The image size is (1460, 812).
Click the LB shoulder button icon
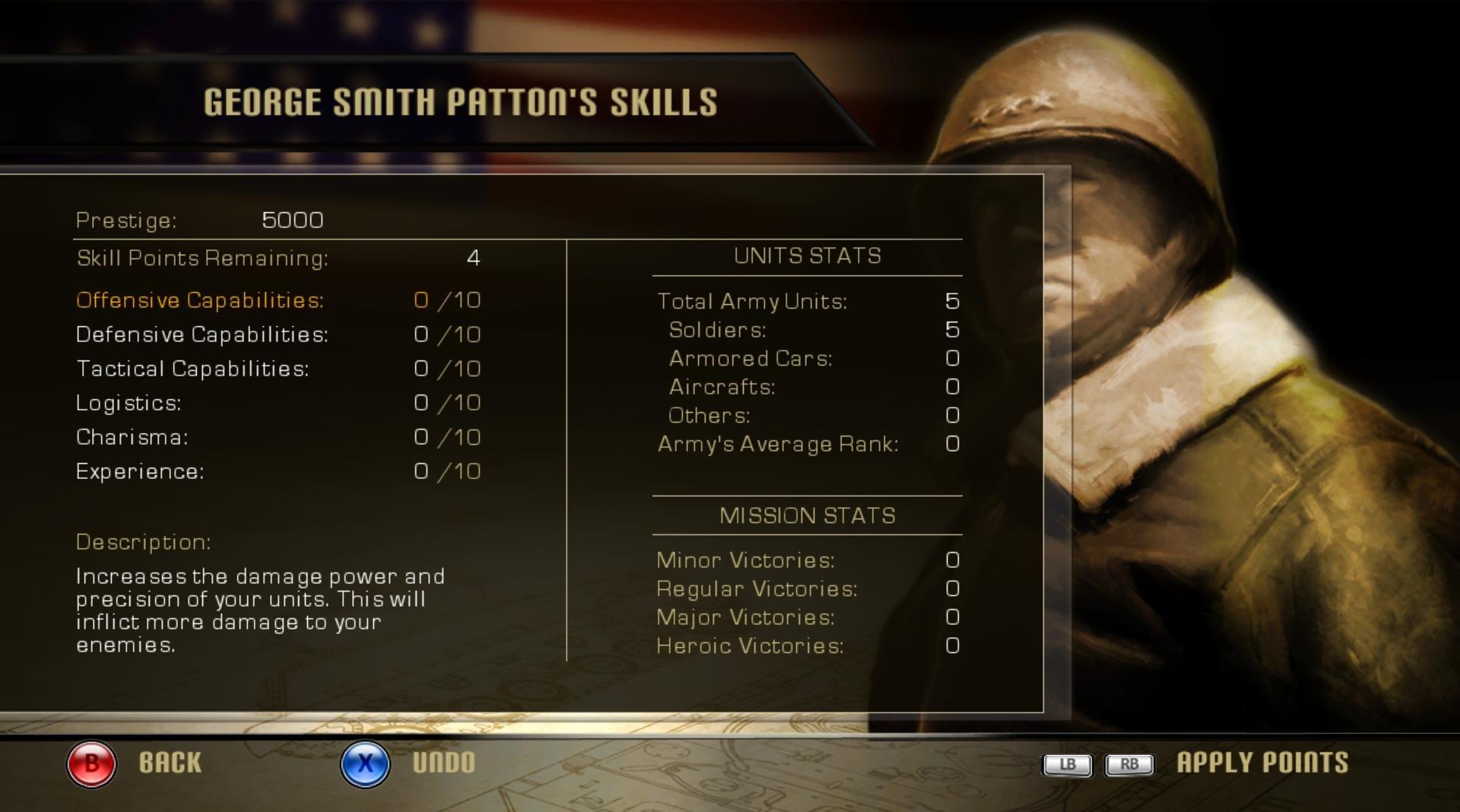[x=1066, y=766]
